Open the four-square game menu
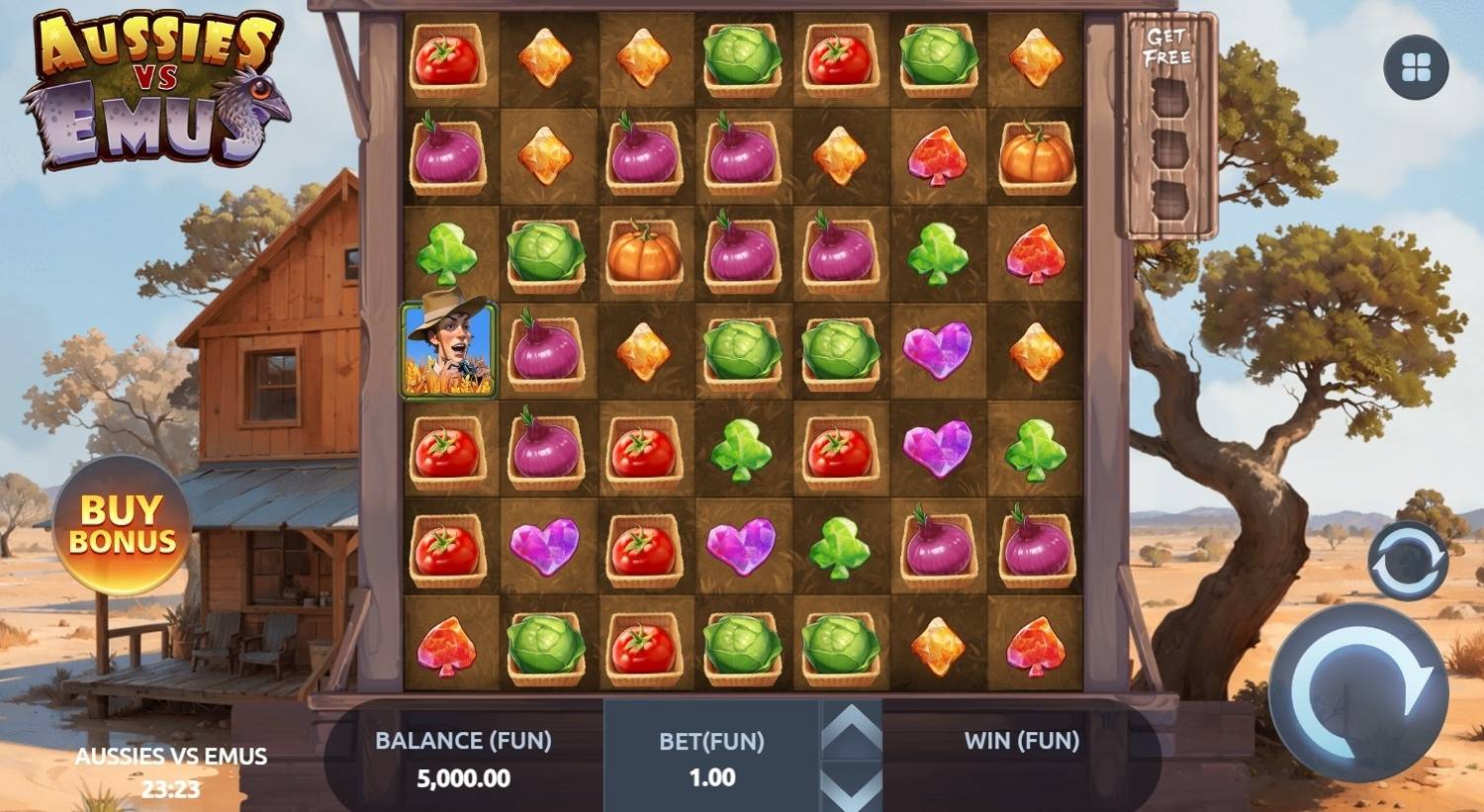The image size is (1484, 812). tap(1416, 67)
